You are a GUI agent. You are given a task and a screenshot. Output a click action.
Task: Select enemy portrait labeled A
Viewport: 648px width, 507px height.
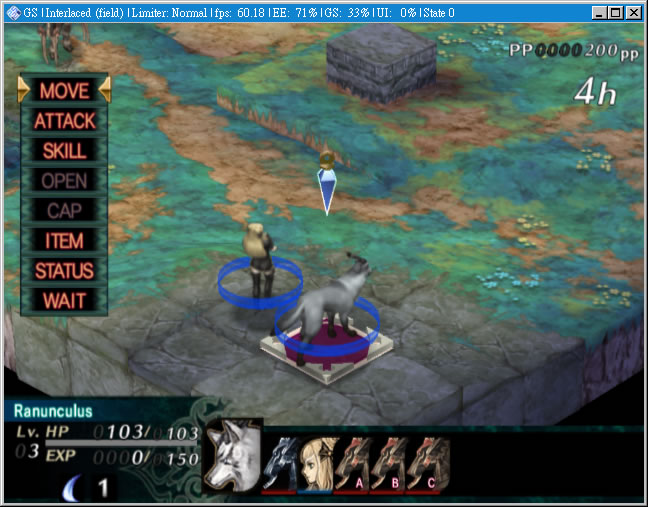353,464
